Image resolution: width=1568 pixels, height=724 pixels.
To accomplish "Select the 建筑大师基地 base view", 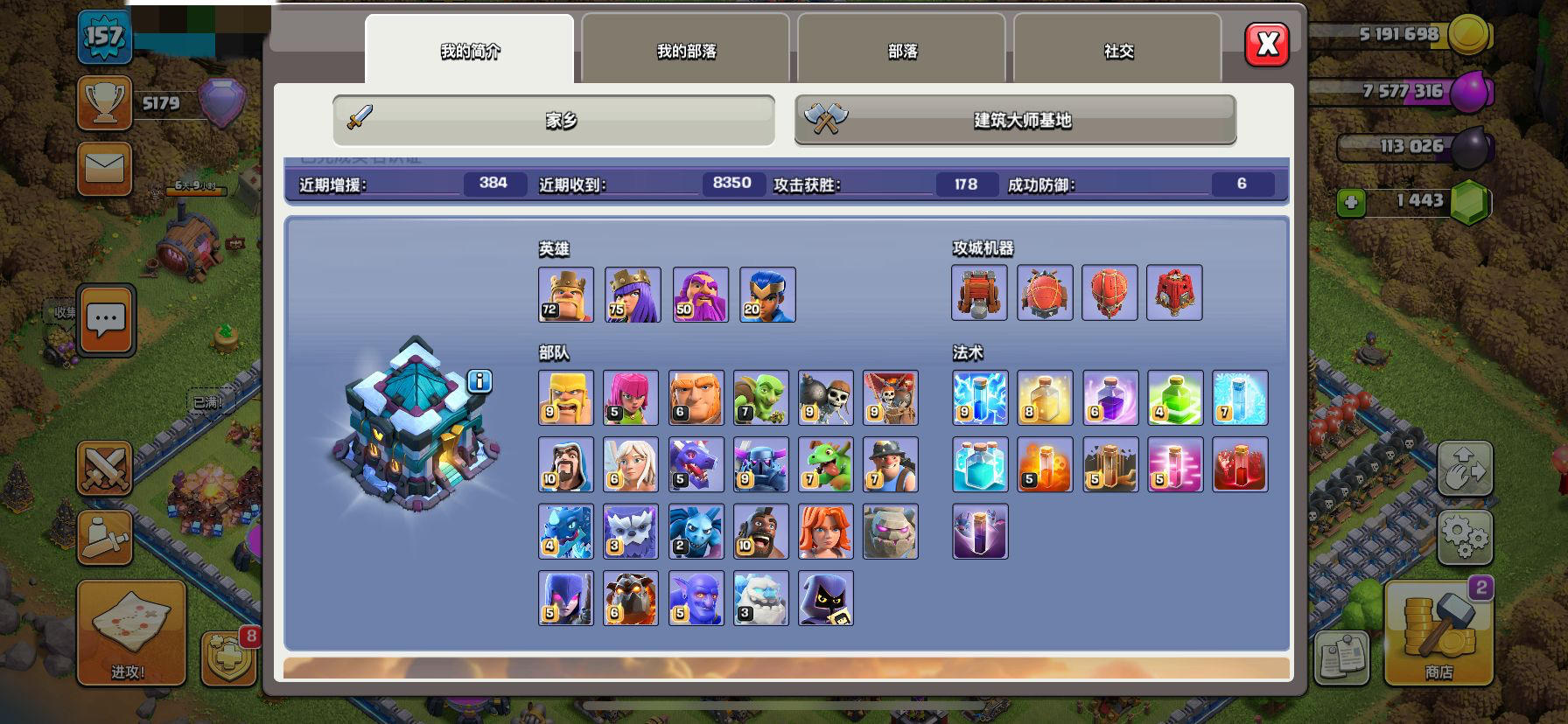I will coord(1013,122).
